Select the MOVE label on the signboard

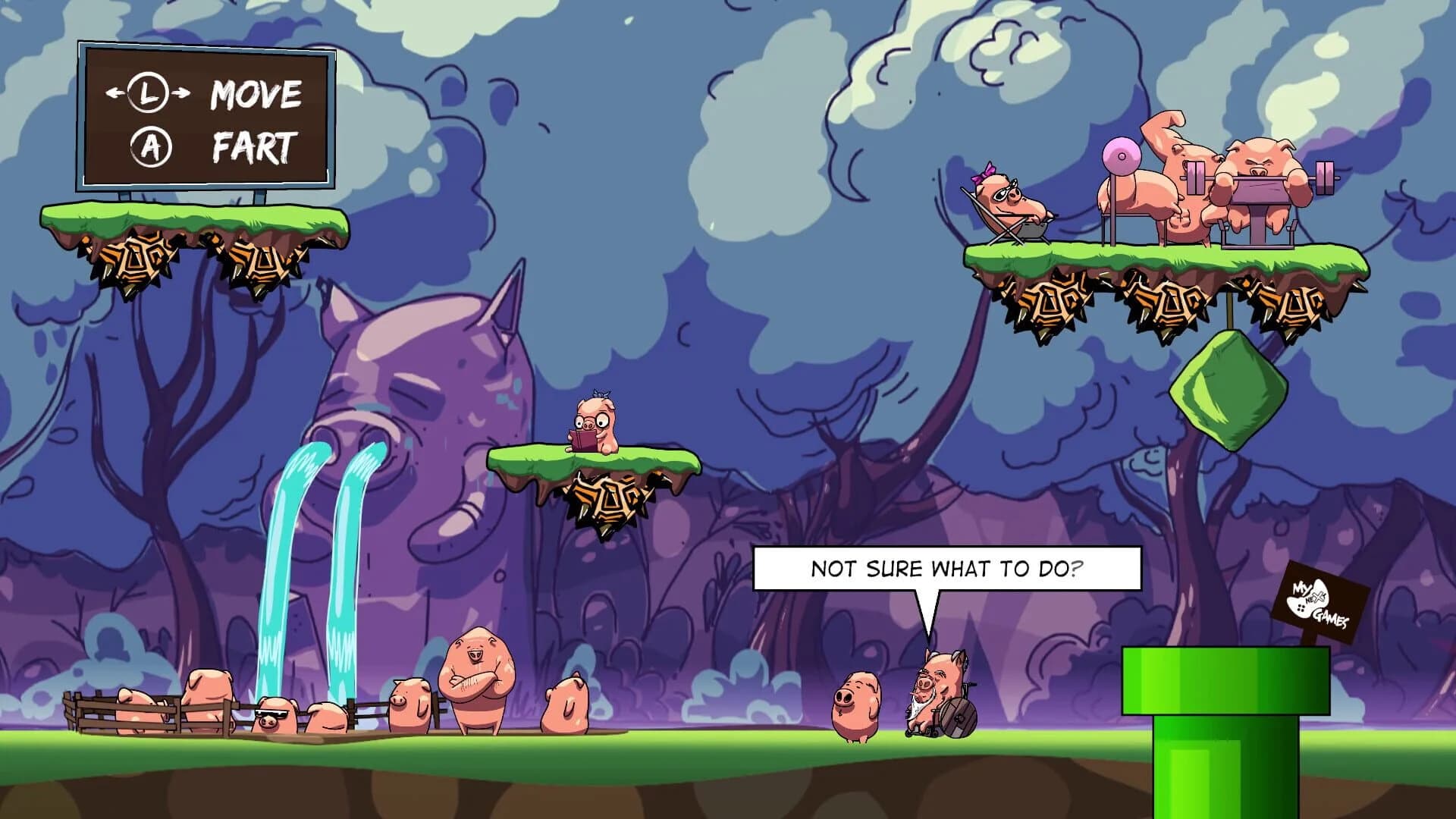[x=255, y=96]
